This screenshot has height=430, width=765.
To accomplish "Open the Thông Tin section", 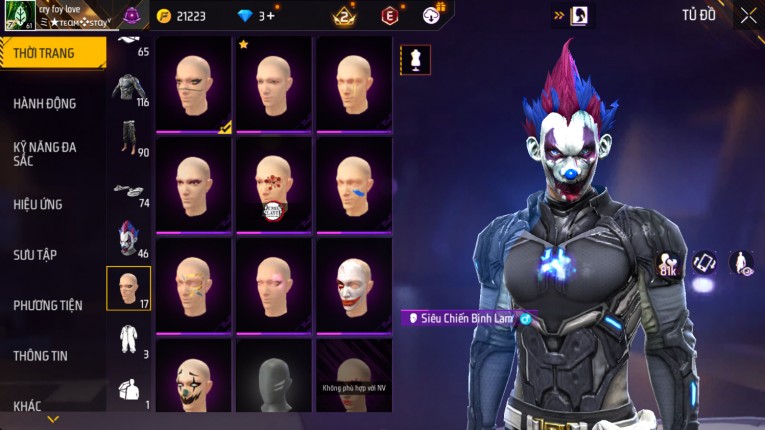I will [40, 355].
